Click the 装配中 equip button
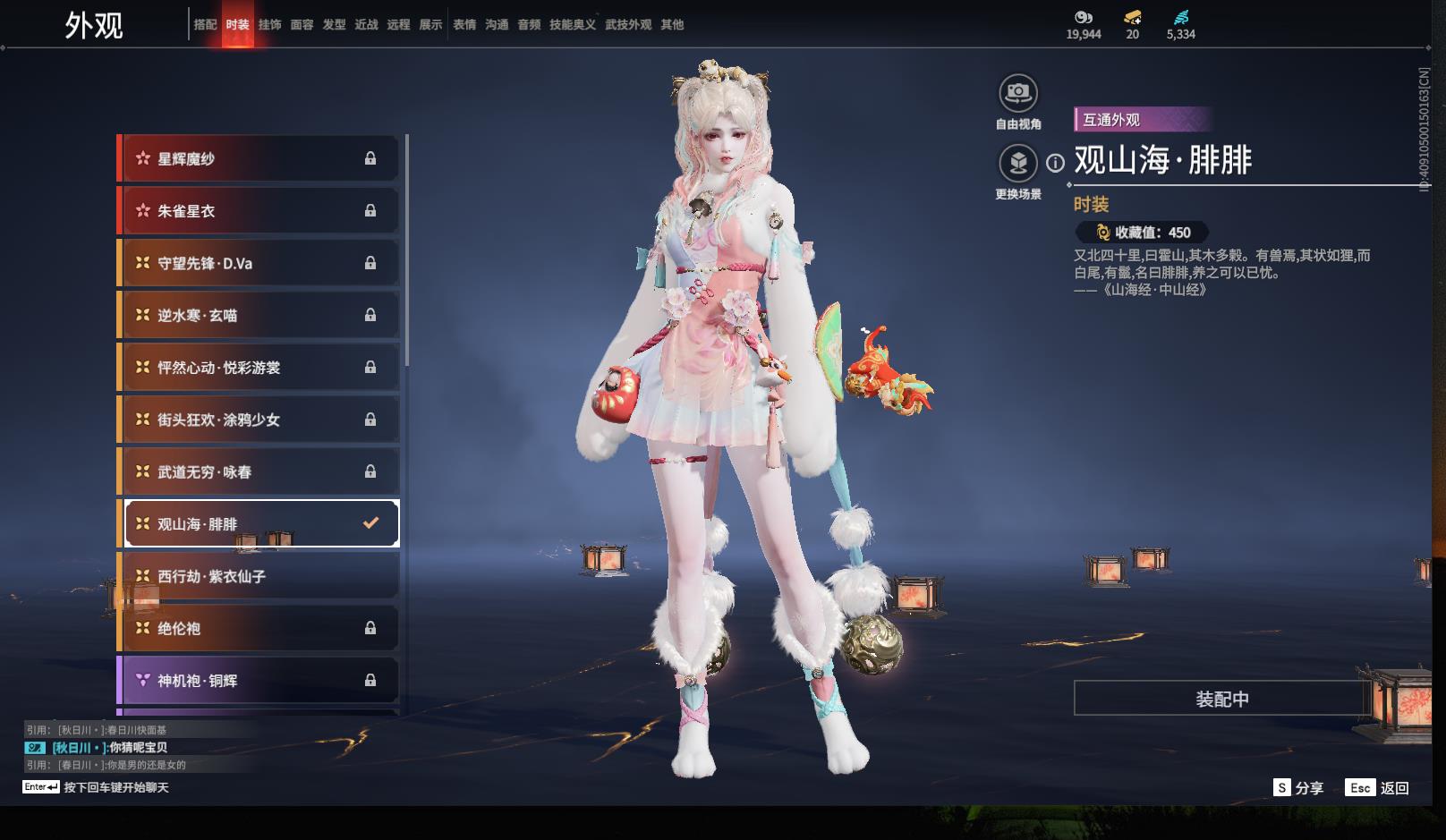 pos(1222,699)
